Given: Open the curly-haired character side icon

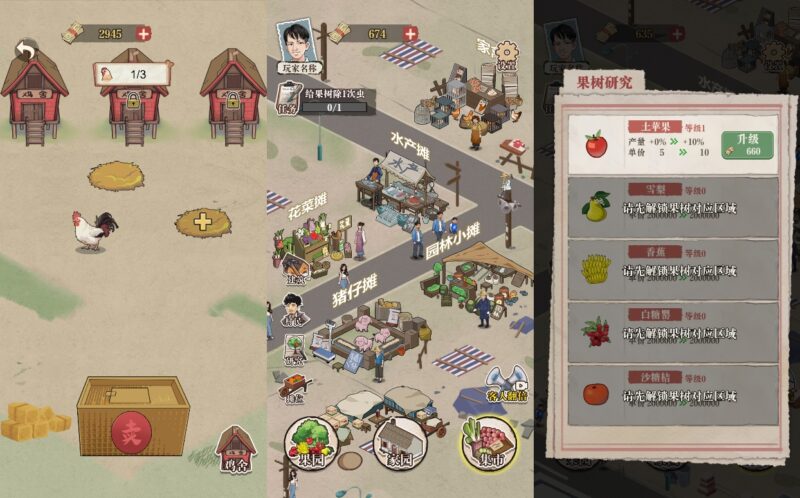Looking at the screenshot, I should 292,308.
